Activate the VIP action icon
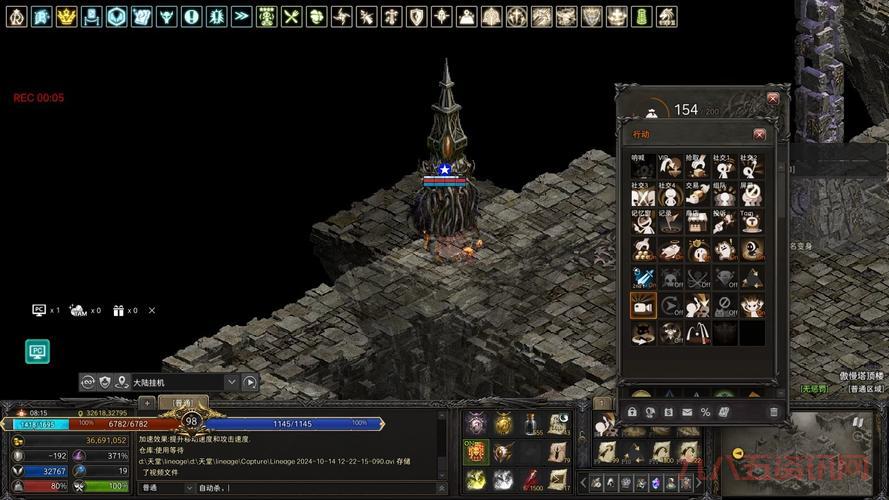Viewport: 889px width, 500px height. point(669,166)
